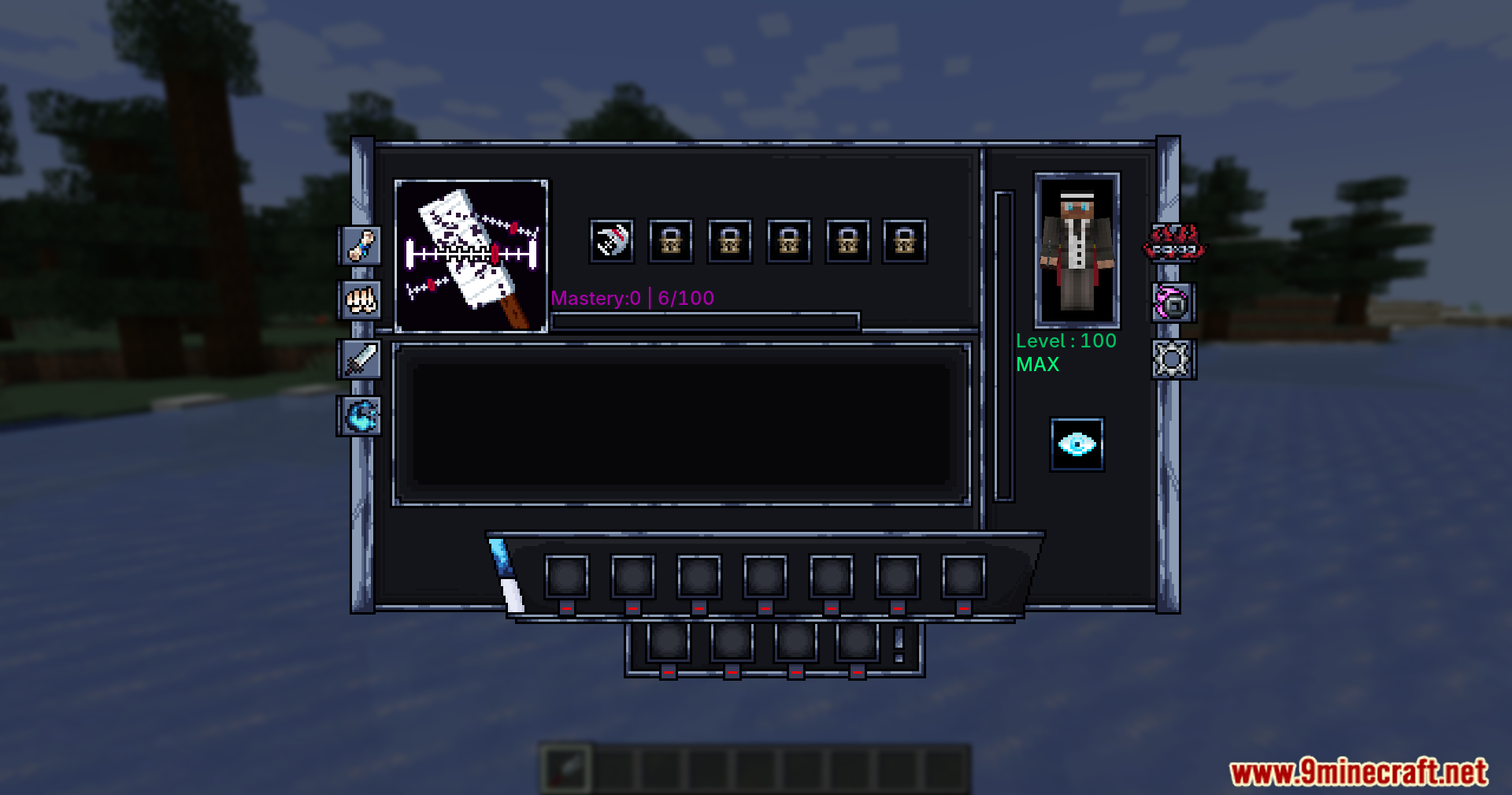
Task: Toggle the glowing blue eye indicator
Action: point(1077,444)
